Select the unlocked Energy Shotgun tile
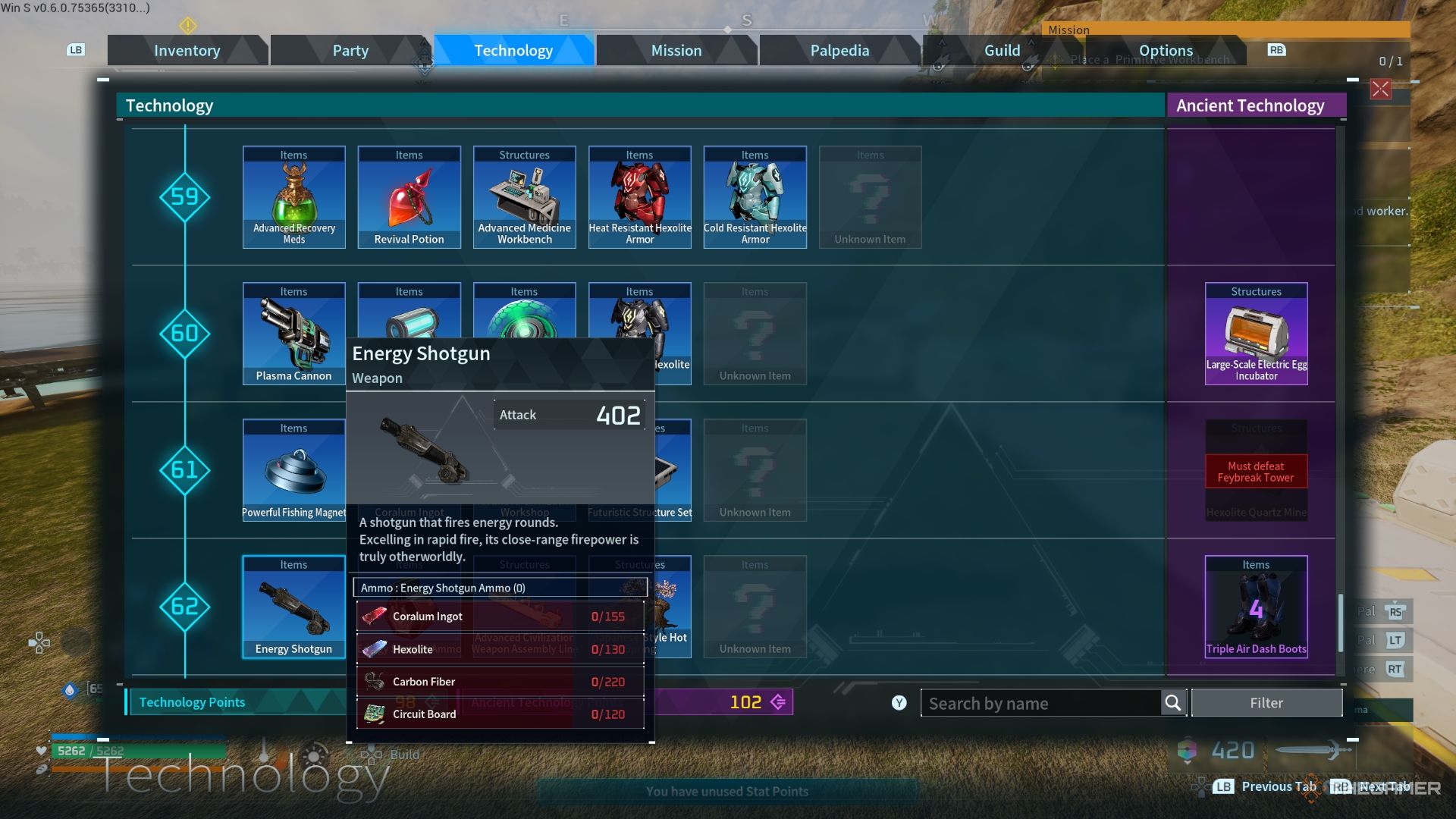The width and height of the screenshot is (1456, 819). 293,607
